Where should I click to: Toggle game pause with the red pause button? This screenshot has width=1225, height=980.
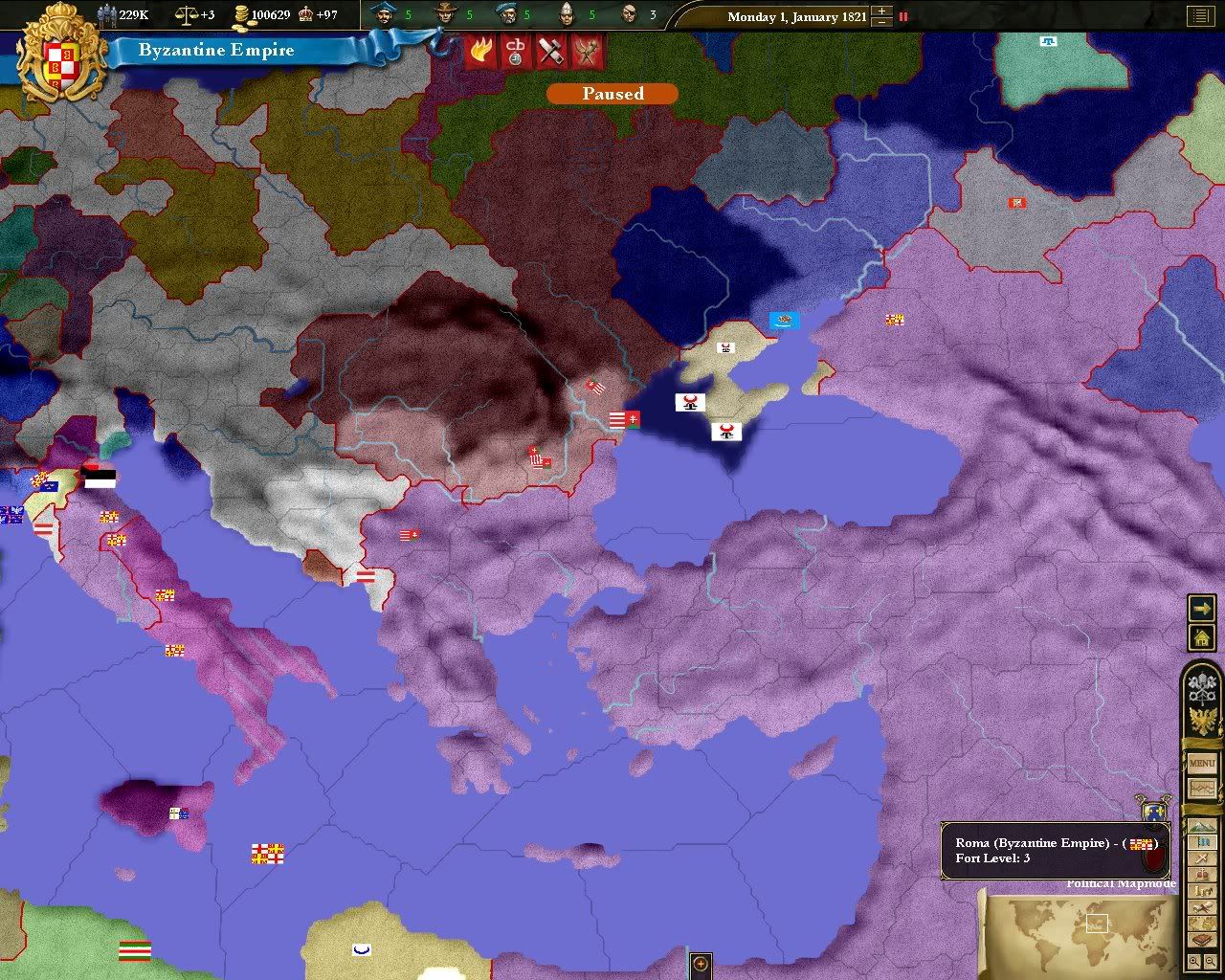(903, 16)
